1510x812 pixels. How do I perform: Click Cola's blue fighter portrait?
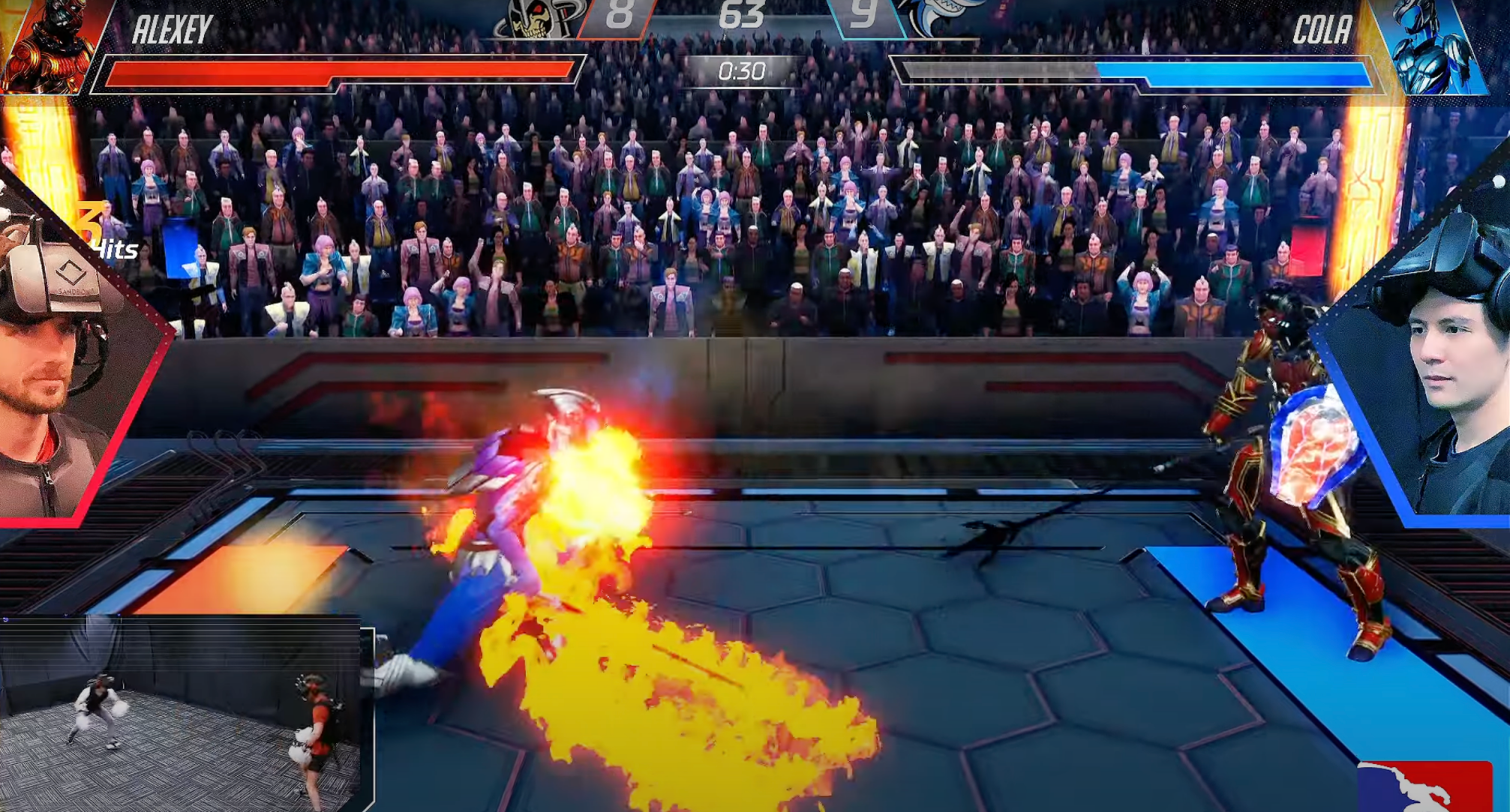[1434, 46]
